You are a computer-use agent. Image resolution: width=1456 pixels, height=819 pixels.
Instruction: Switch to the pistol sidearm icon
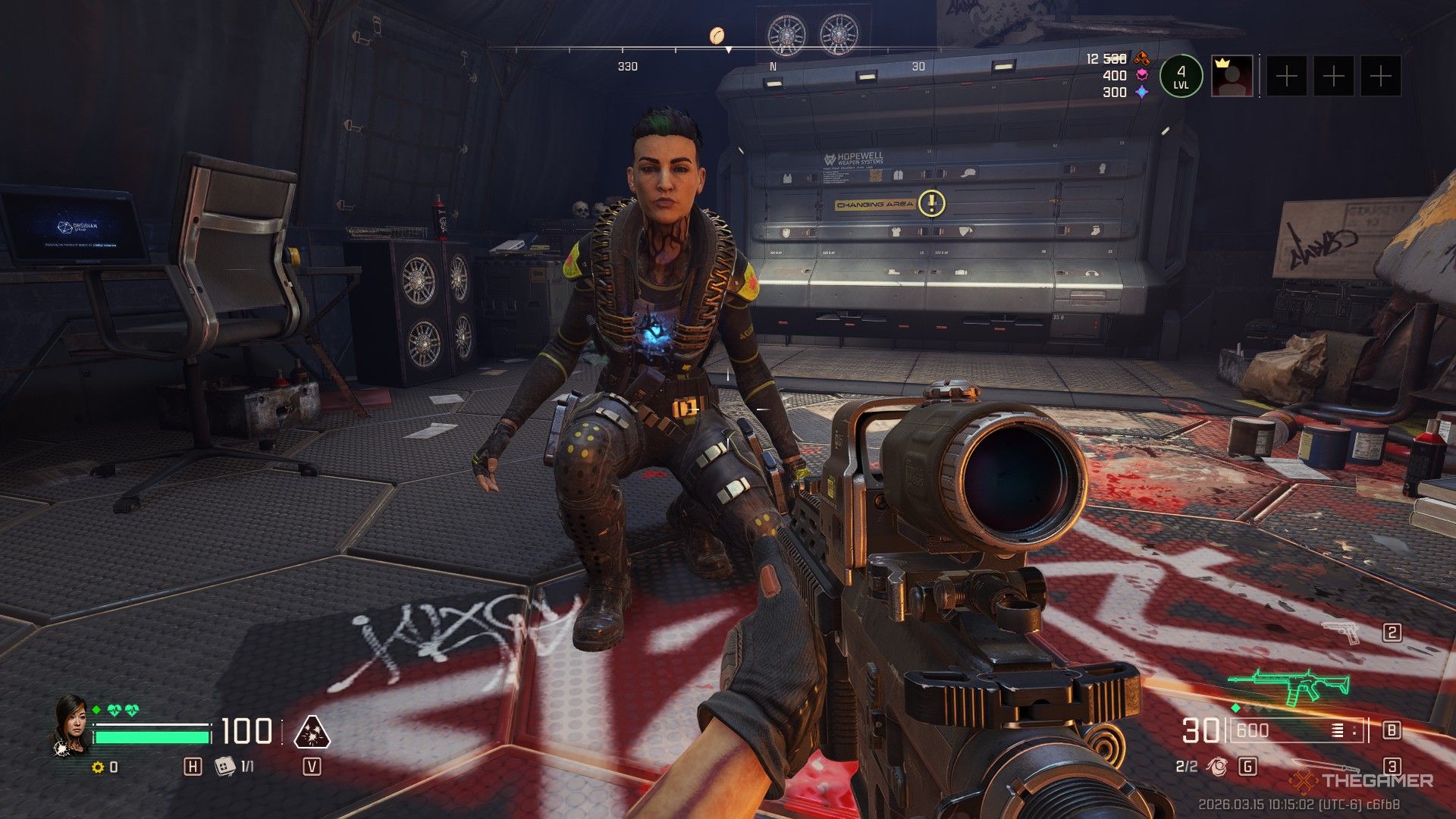(1341, 632)
